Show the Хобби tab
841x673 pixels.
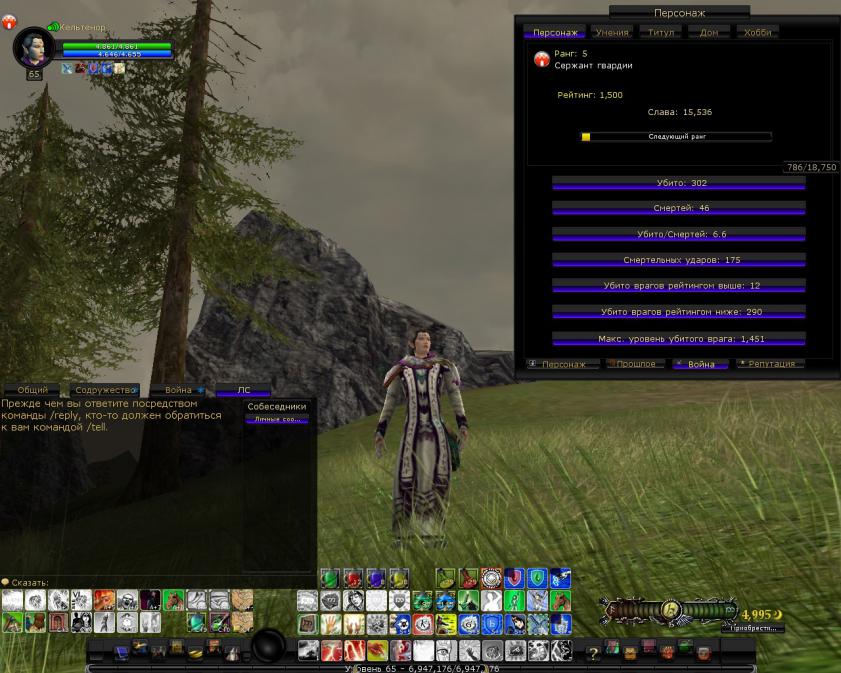(x=757, y=32)
